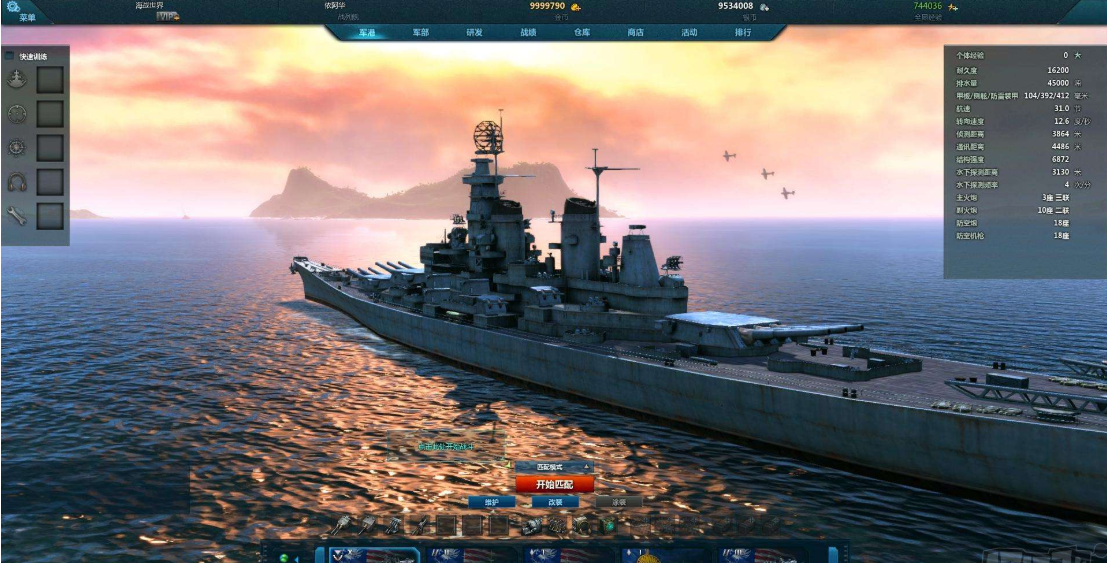The width and height of the screenshot is (1107, 563).
Task: Choose the 维护 maintenance button
Action: click(491, 502)
